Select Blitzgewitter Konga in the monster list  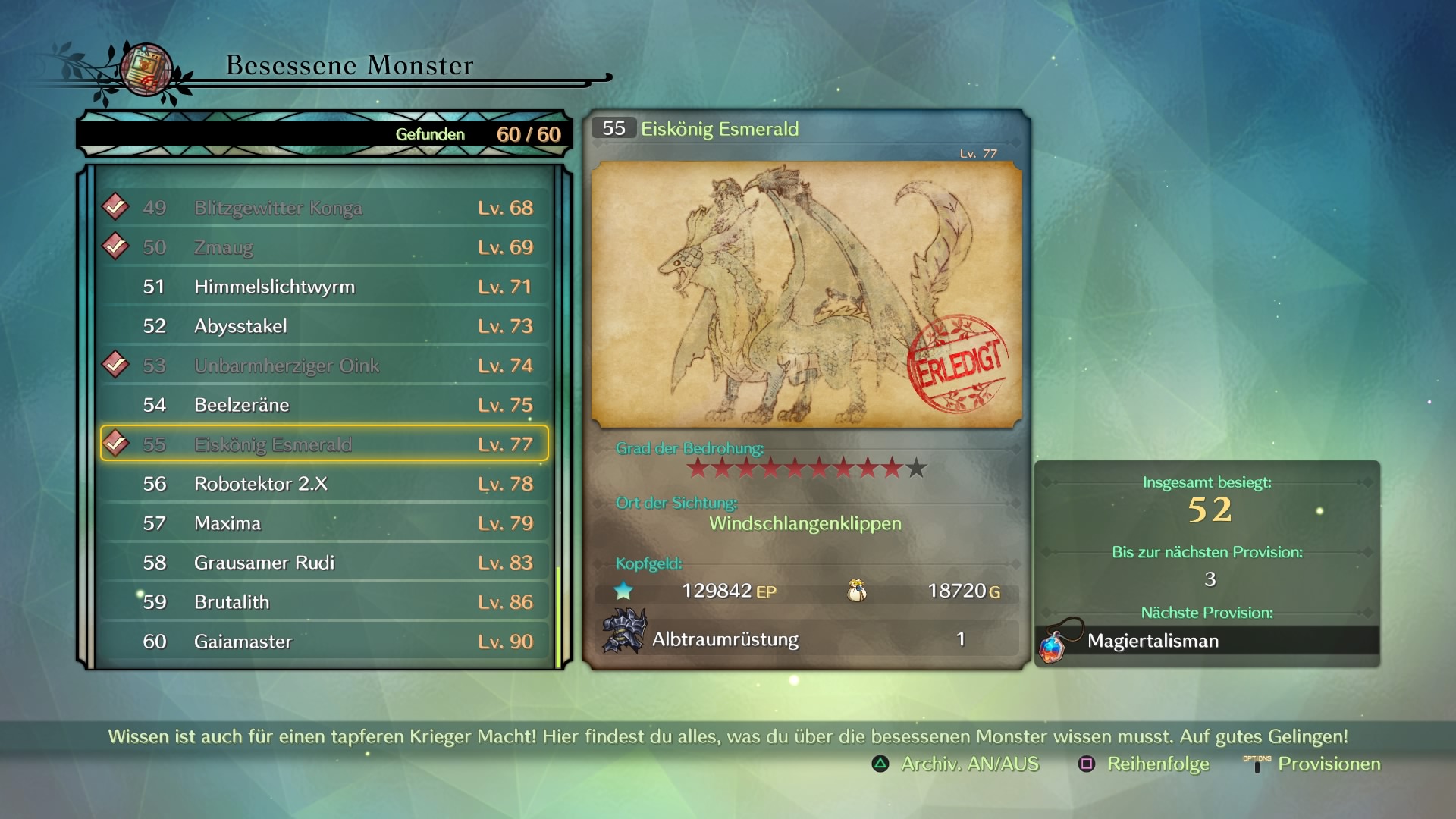coord(325,208)
